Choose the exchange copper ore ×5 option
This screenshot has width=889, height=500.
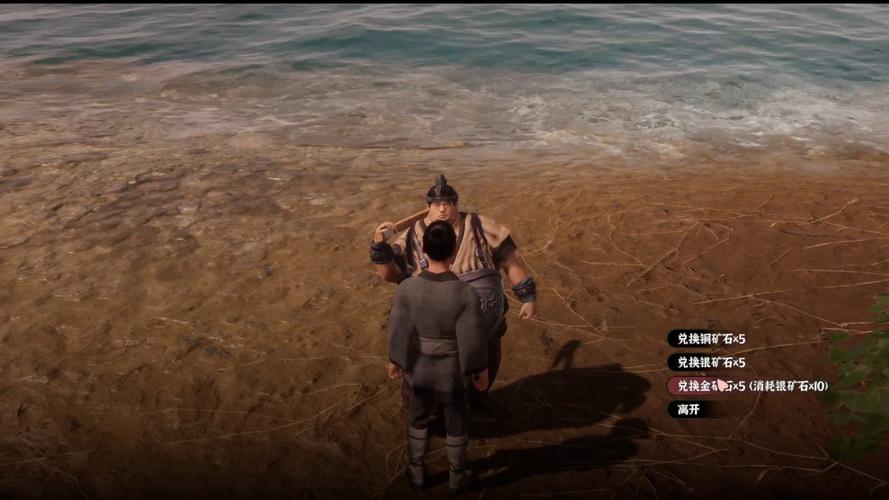coord(710,339)
